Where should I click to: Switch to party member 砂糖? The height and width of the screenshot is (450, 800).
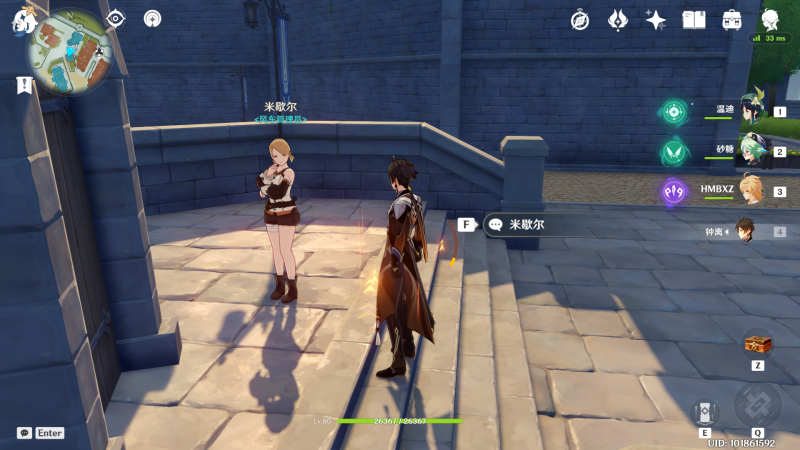(x=752, y=151)
